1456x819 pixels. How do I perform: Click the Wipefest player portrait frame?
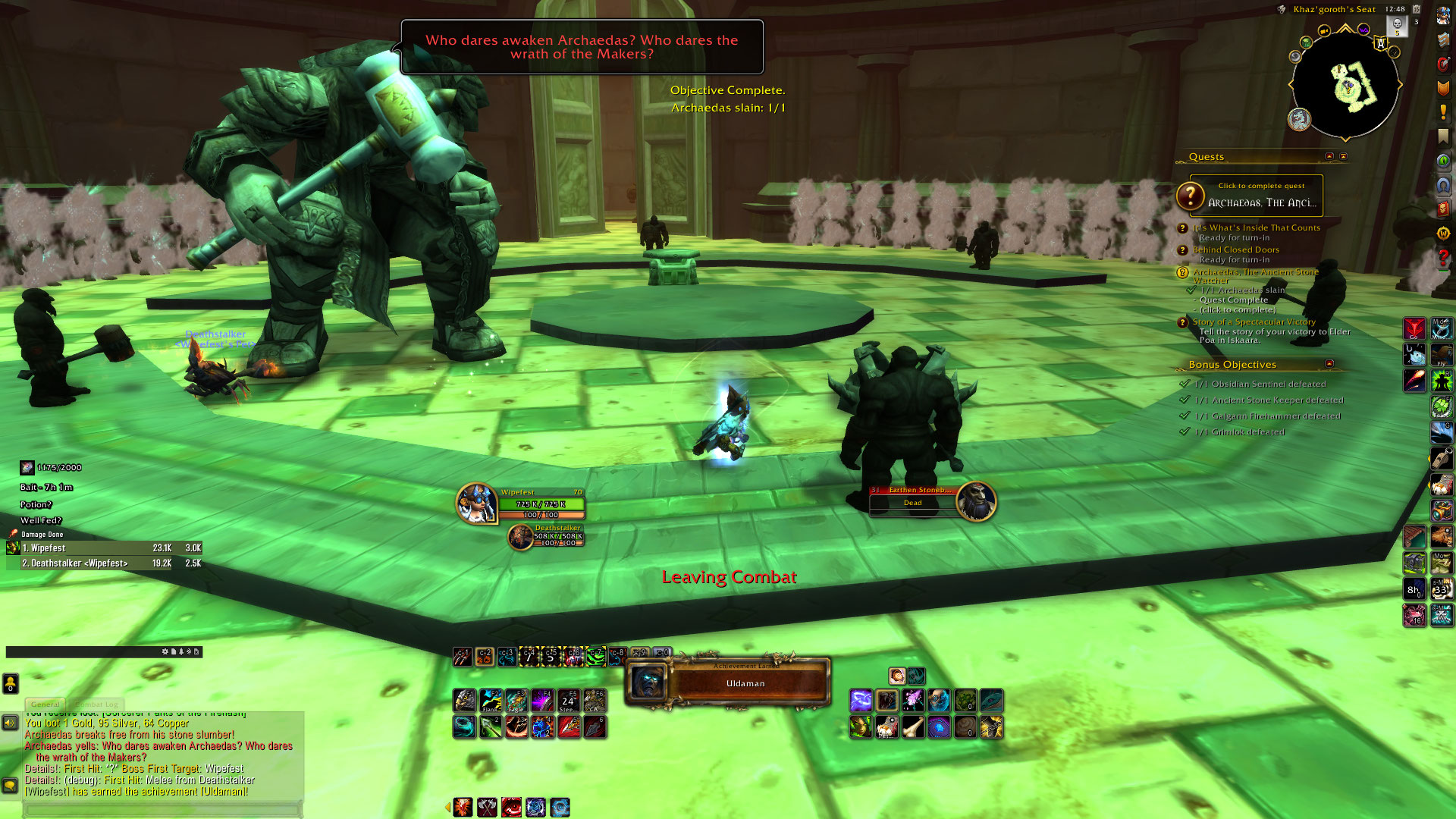476,503
